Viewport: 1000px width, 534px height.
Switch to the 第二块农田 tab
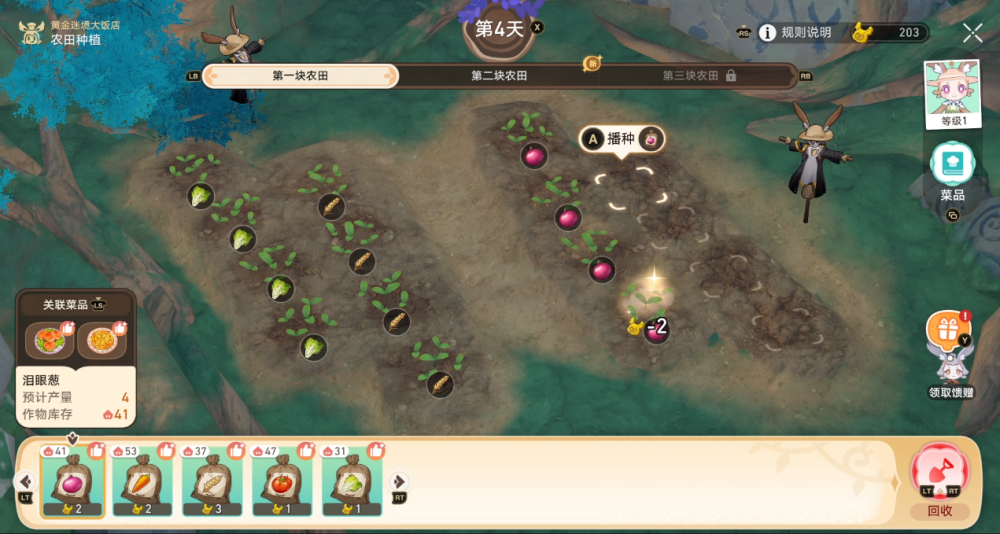coord(499,76)
